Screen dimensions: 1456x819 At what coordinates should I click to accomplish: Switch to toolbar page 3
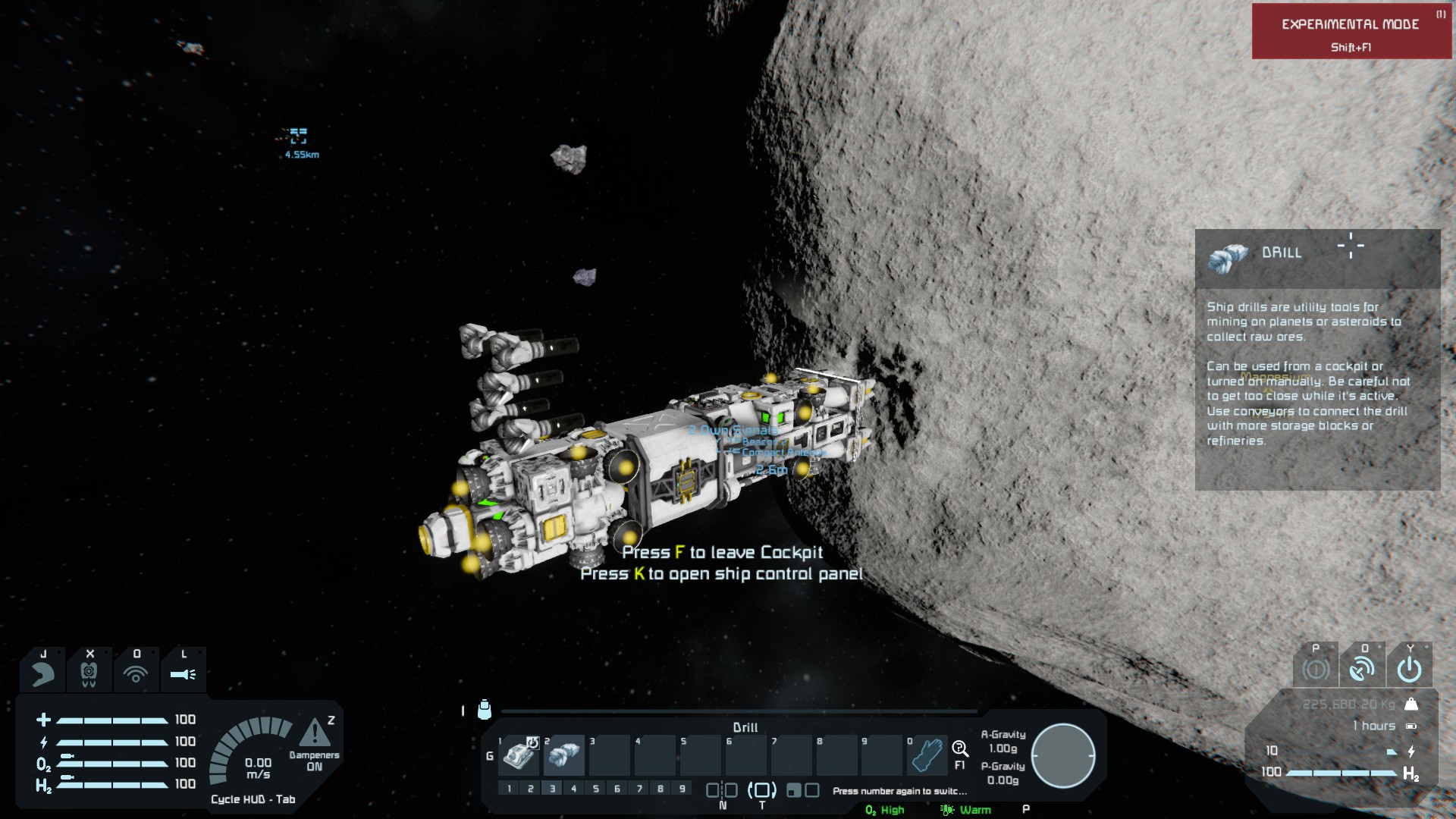pyautogui.click(x=552, y=789)
